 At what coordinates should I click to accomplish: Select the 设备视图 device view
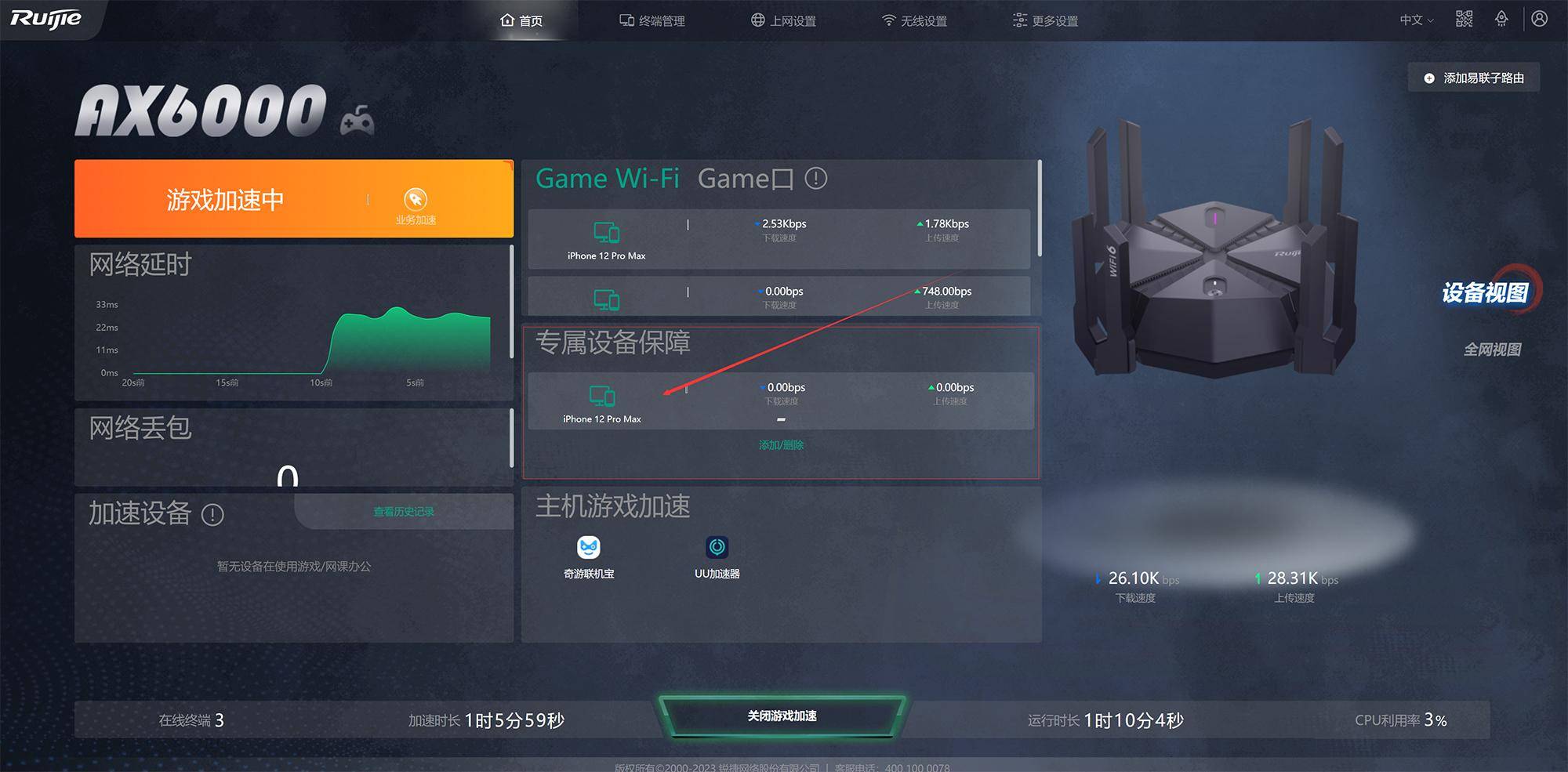[x=1485, y=292]
